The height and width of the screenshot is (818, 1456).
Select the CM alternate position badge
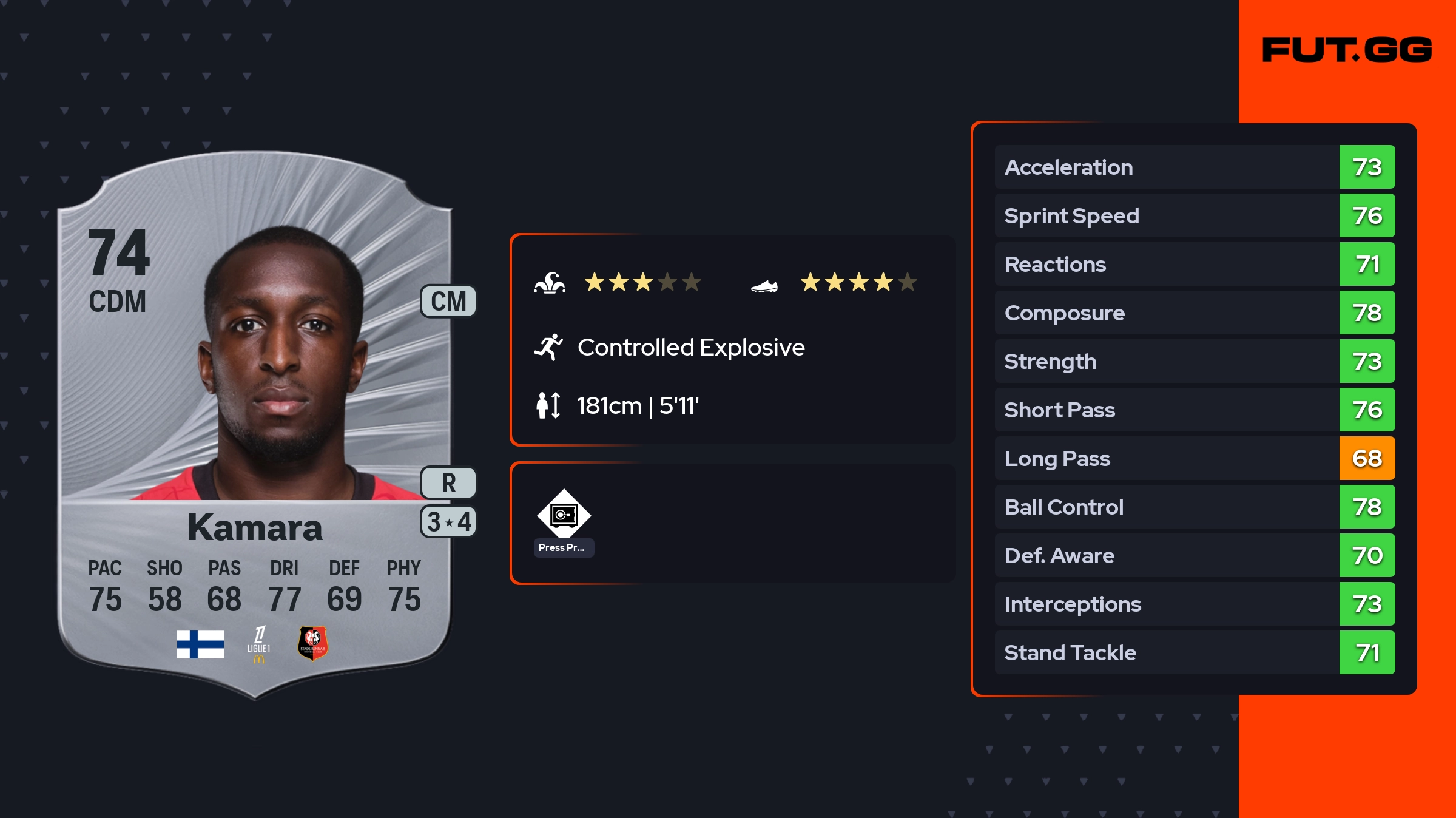(x=448, y=302)
